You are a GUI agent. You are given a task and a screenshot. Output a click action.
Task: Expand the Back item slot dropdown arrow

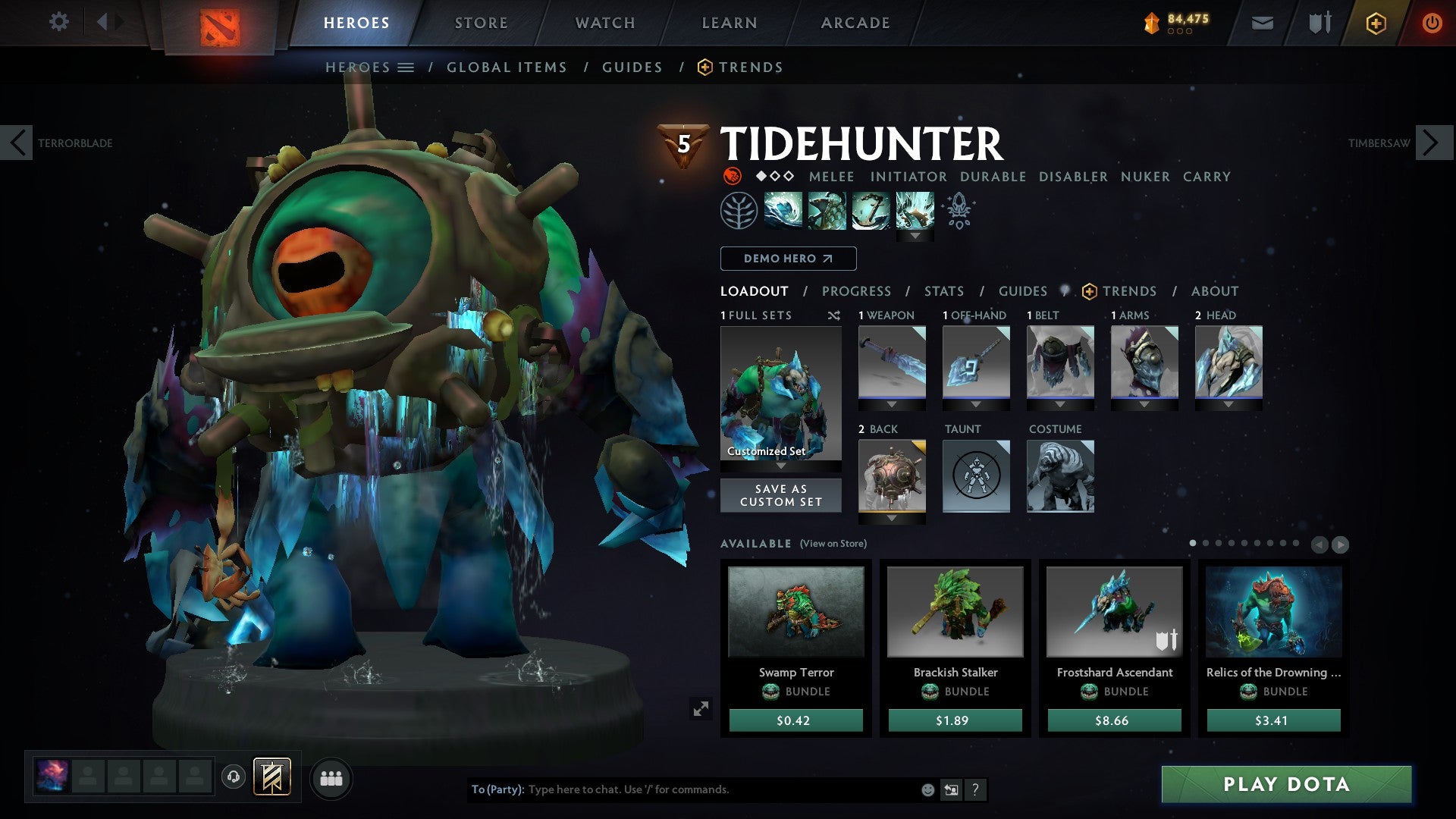pos(891,519)
